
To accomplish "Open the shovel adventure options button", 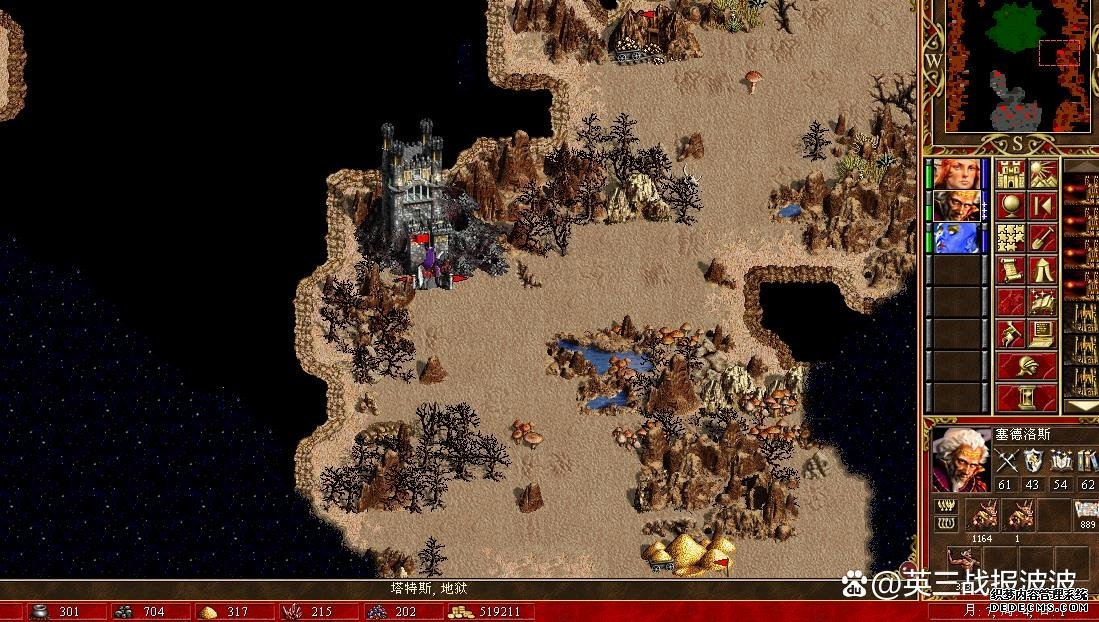I will tap(1043, 238).
